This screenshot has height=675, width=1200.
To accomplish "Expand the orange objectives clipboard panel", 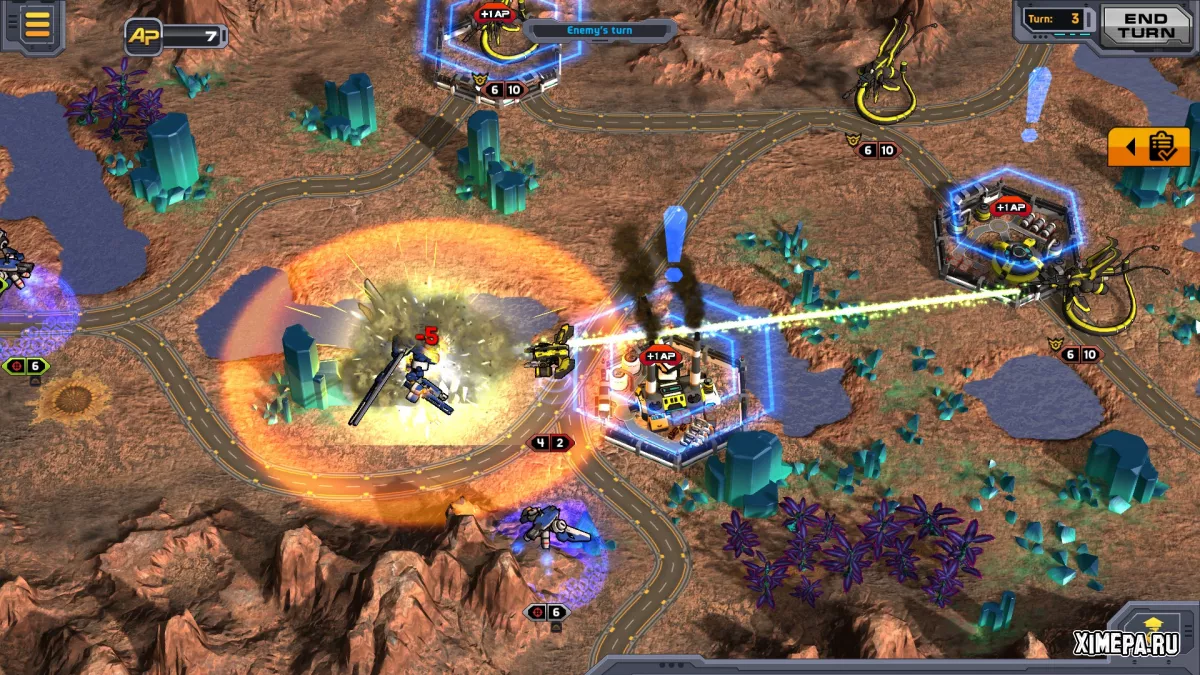I will click(x=1149, y=147).
